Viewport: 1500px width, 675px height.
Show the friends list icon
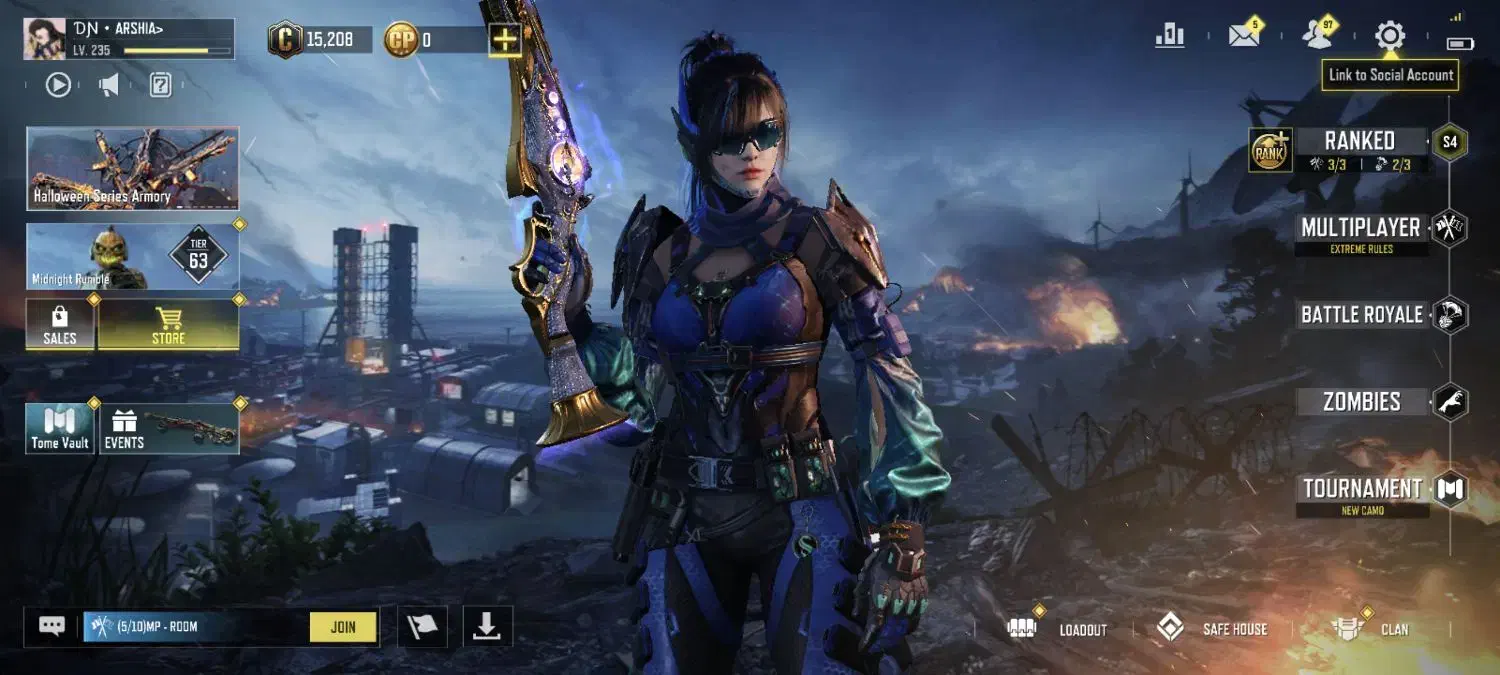coord(1317,37)
